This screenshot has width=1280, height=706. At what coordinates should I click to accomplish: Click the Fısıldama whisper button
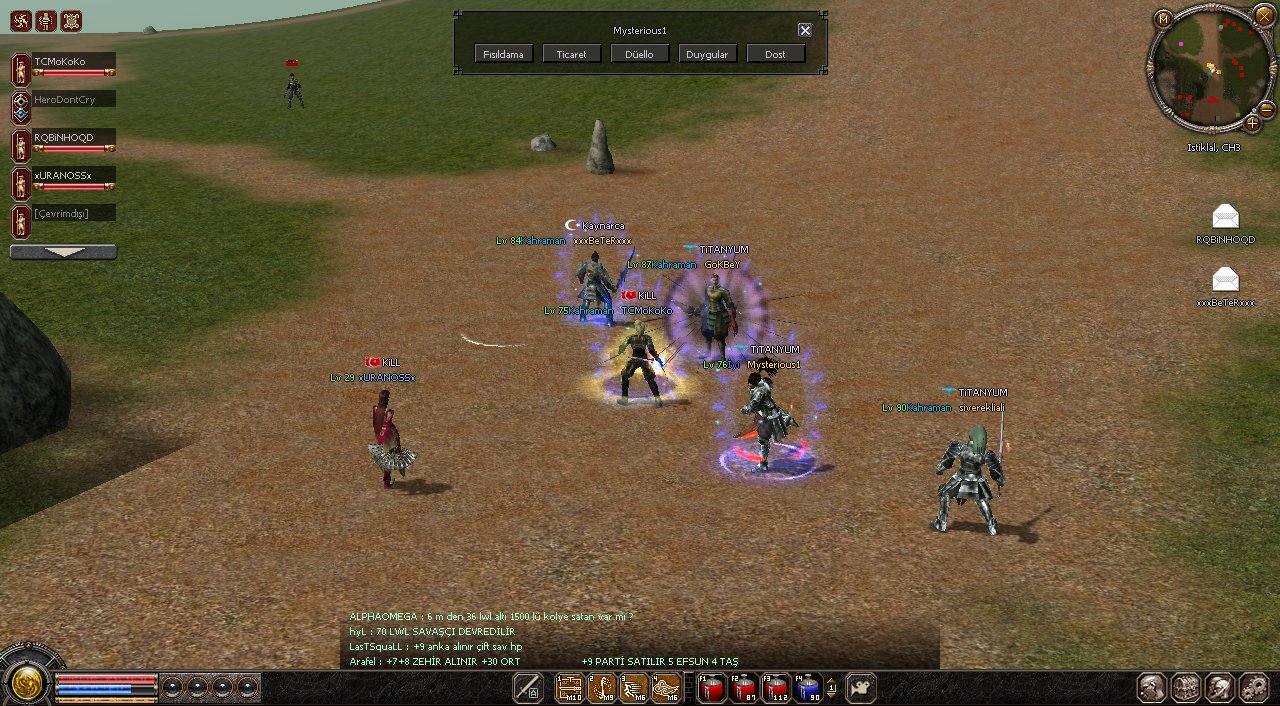tap(504, 54)
